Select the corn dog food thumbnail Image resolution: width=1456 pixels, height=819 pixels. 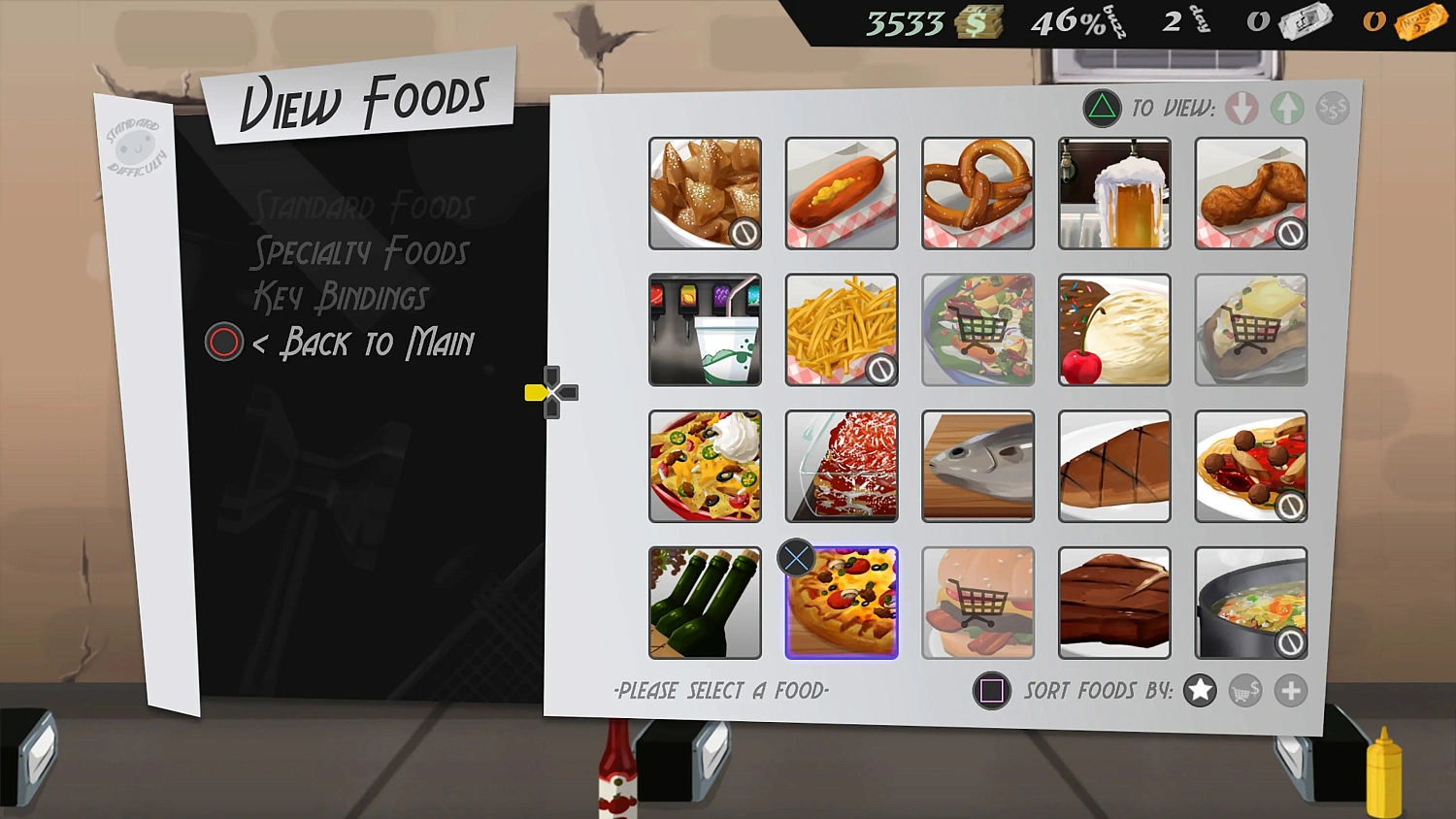[841, 192]
